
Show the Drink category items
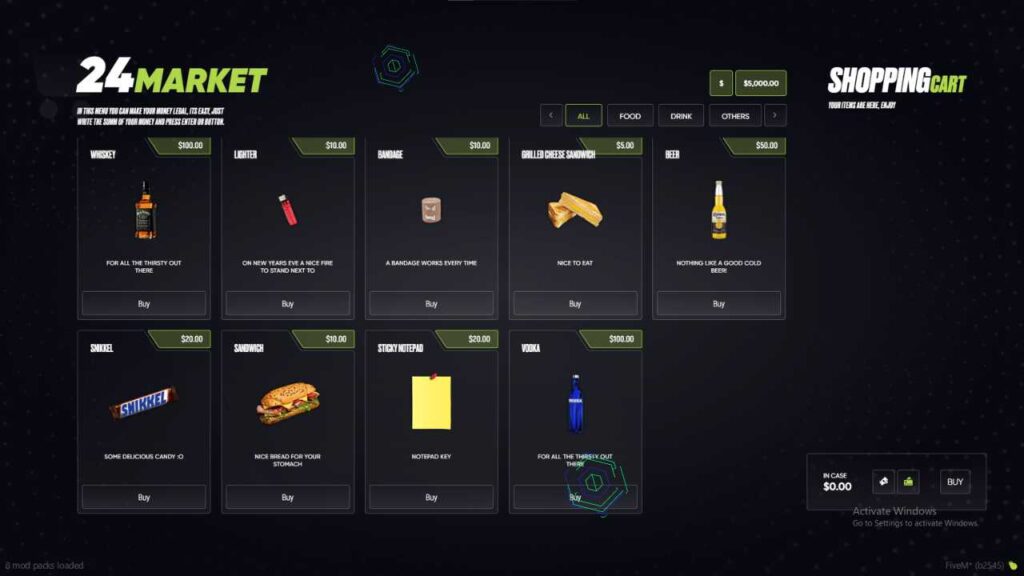point(681,116)
